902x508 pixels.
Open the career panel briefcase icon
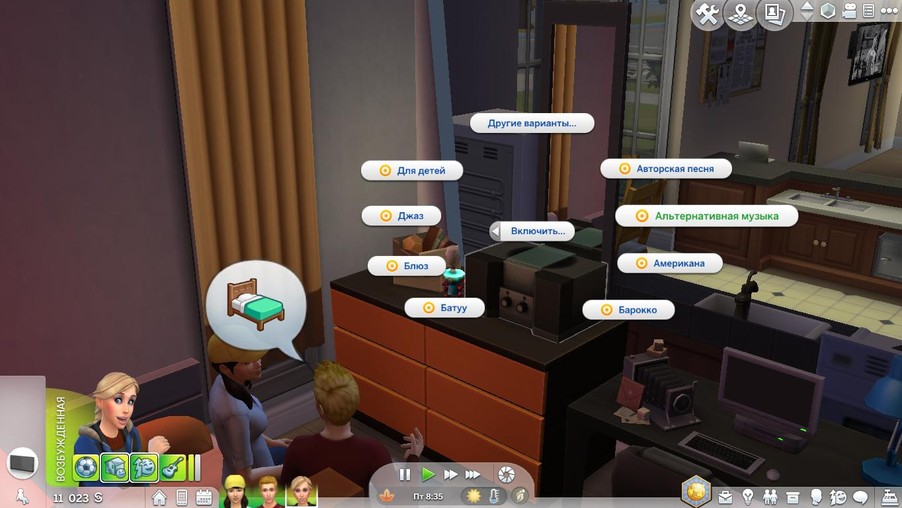pos(723,497)
